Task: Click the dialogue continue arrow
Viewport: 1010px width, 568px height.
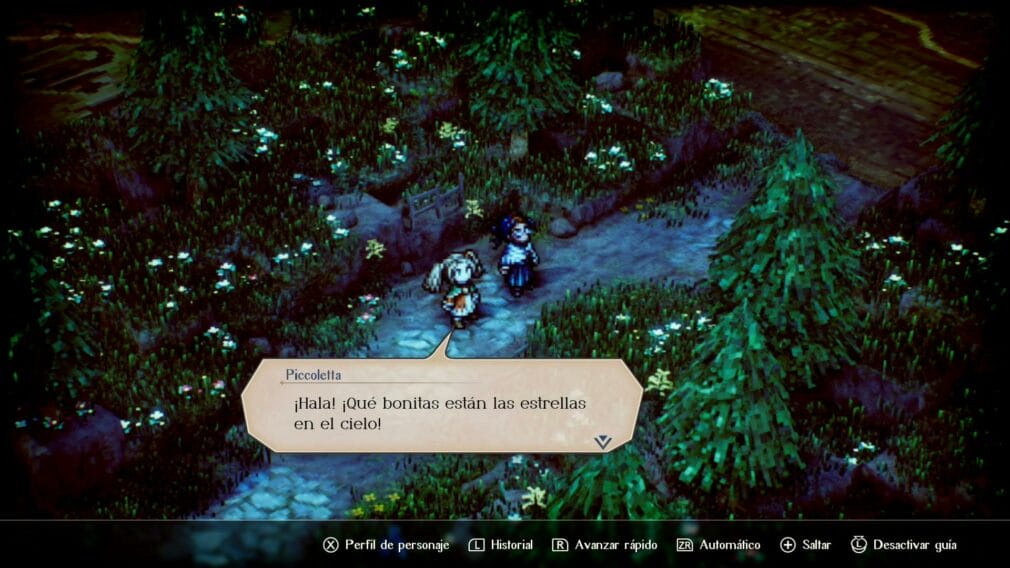Action: tap(602, 440)
